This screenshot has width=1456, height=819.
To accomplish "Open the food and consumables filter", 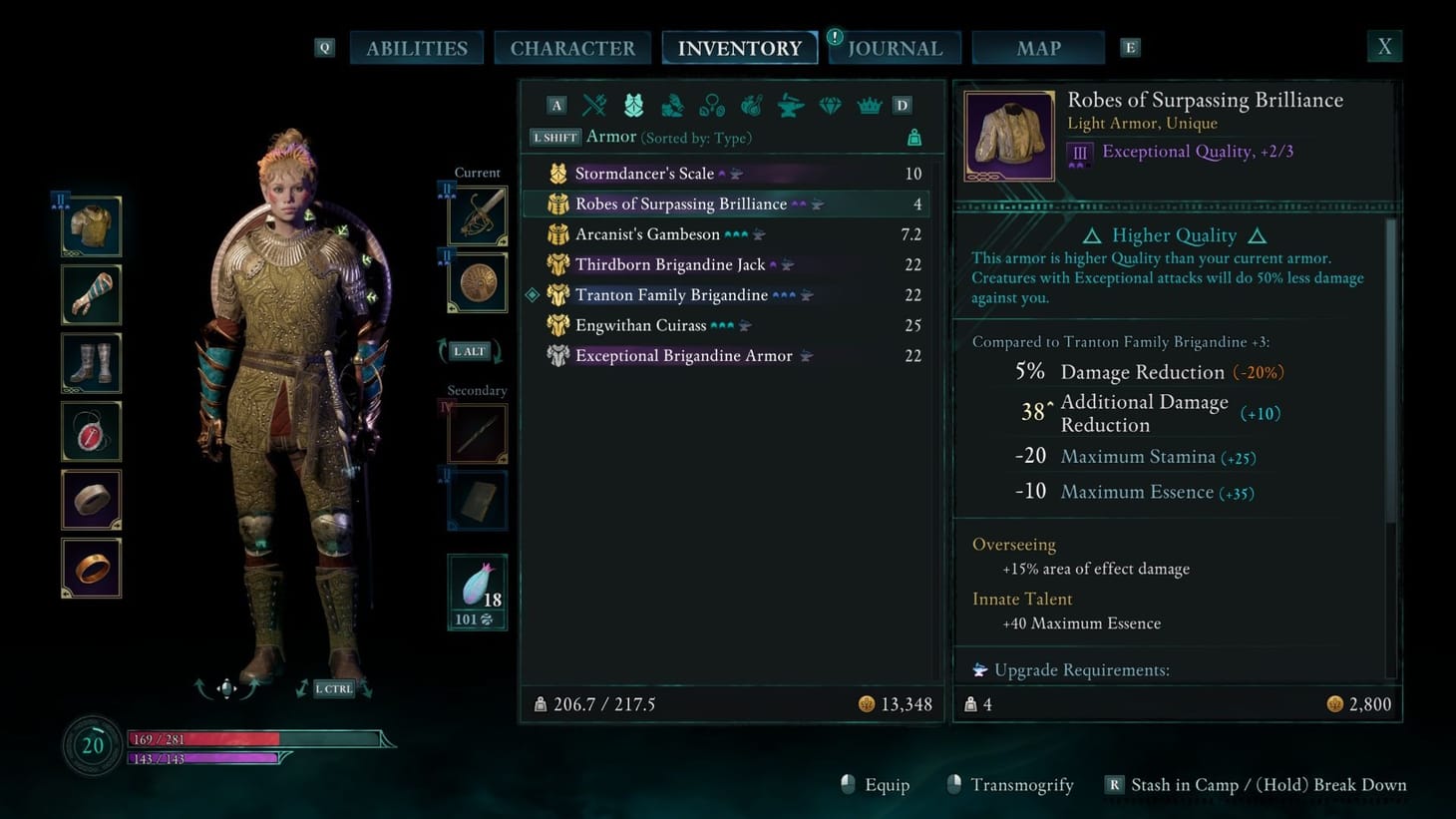I will [x=751, y=105].
